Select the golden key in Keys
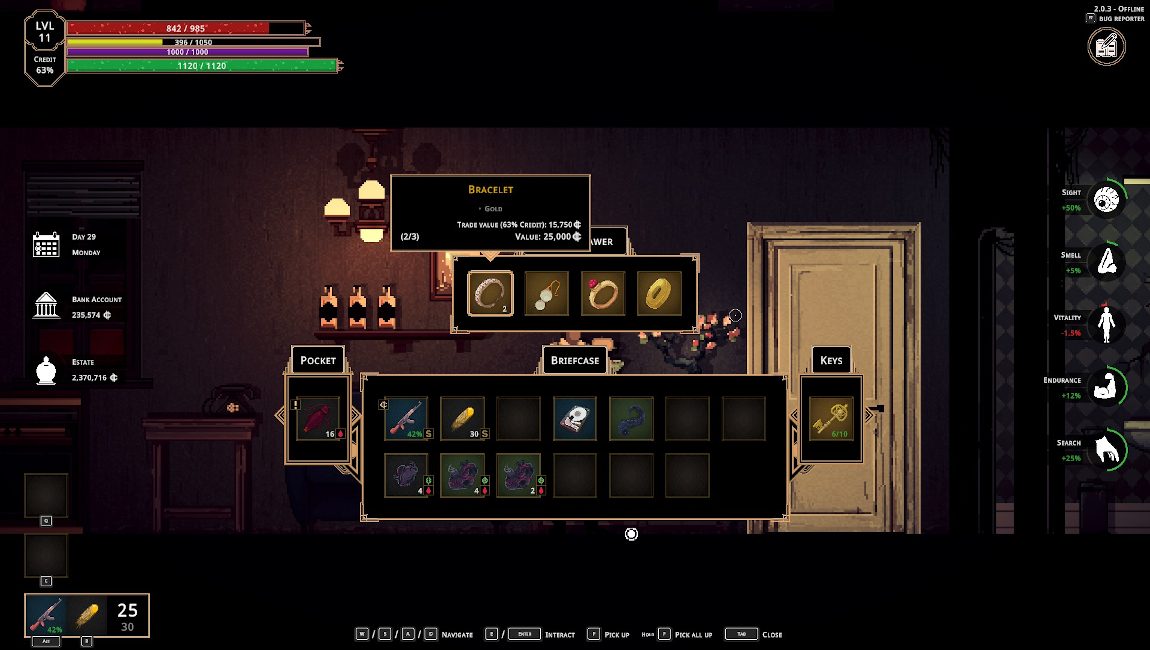Screen dimensions: 1150x650 pyautogui.click(x=831, y=419)
